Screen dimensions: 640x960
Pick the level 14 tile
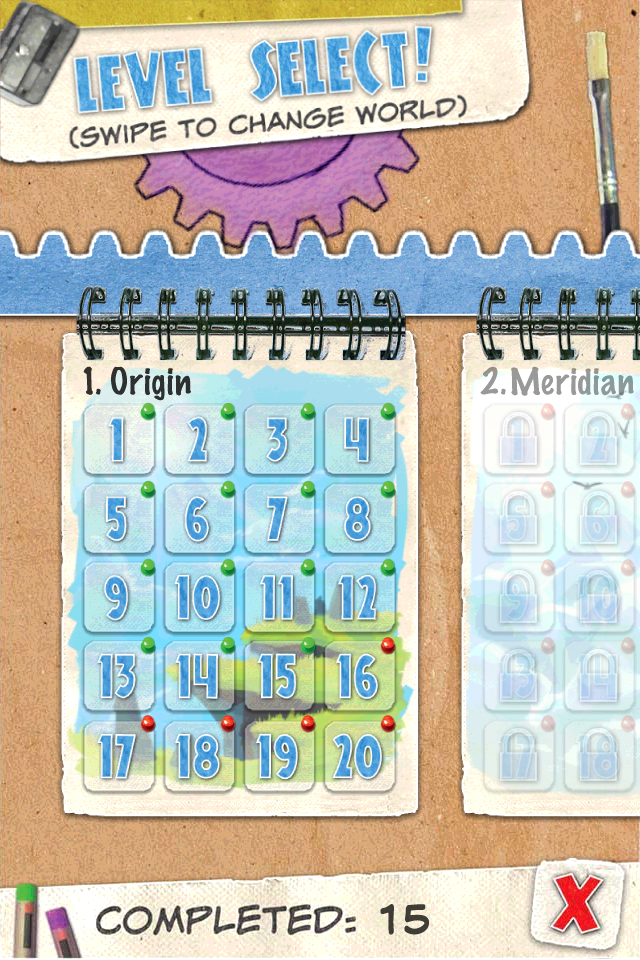(198, 677)
